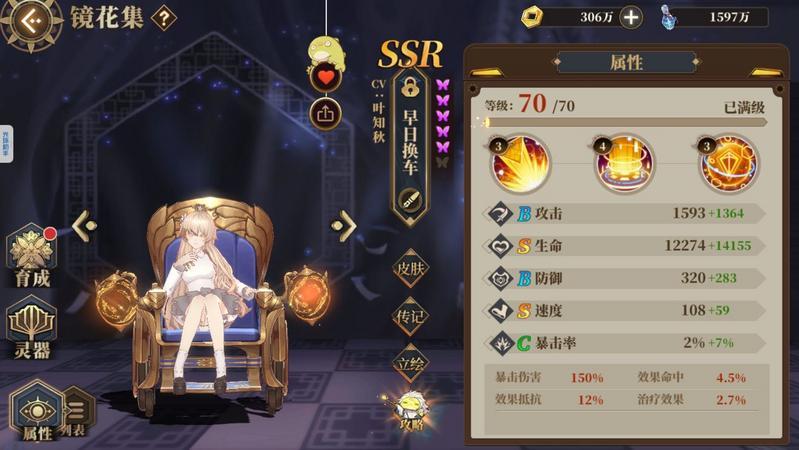Favorite the character with the heart button
This screenshot has height=450, width=799.
[x=326, y=77]
